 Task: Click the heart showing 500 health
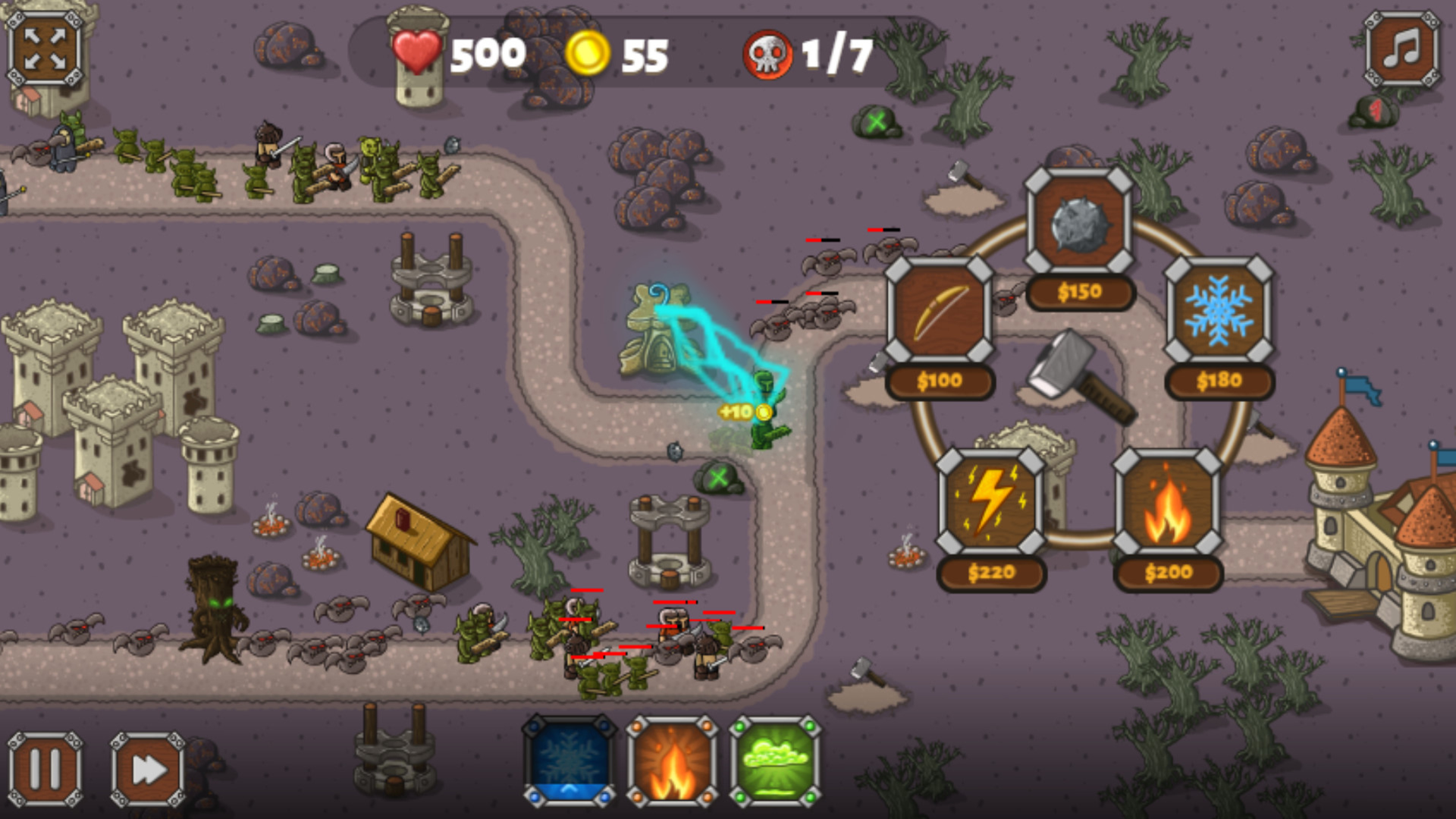[418, 52]
